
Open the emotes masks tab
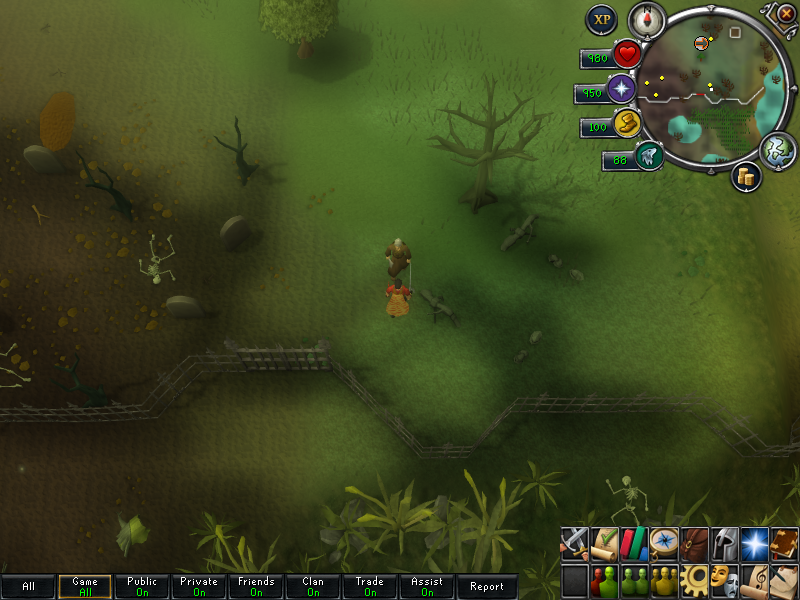click(x=724, y=579)
